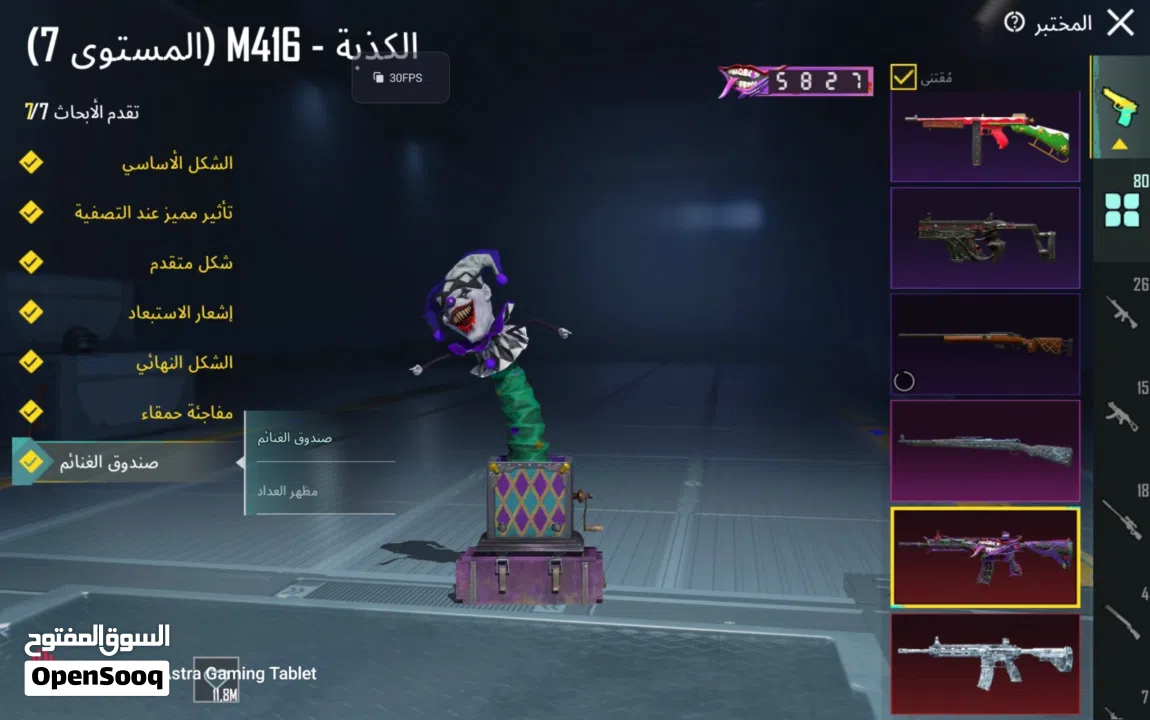Select the wooden bolt-action rifle skin
Screen dimensions: 1150x720
985,344
